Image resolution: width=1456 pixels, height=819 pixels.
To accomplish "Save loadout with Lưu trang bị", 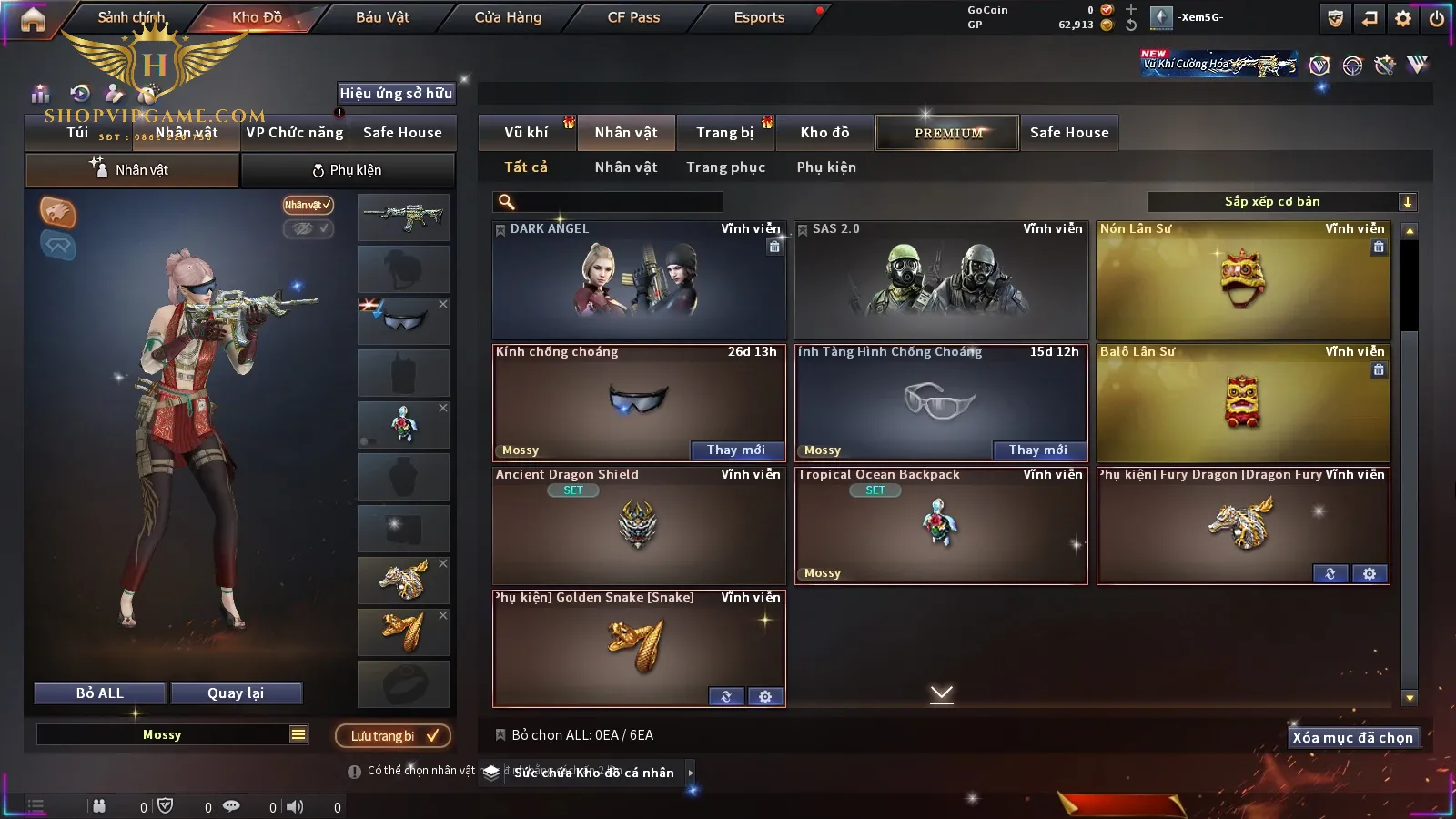I will (x=393, y=736).
